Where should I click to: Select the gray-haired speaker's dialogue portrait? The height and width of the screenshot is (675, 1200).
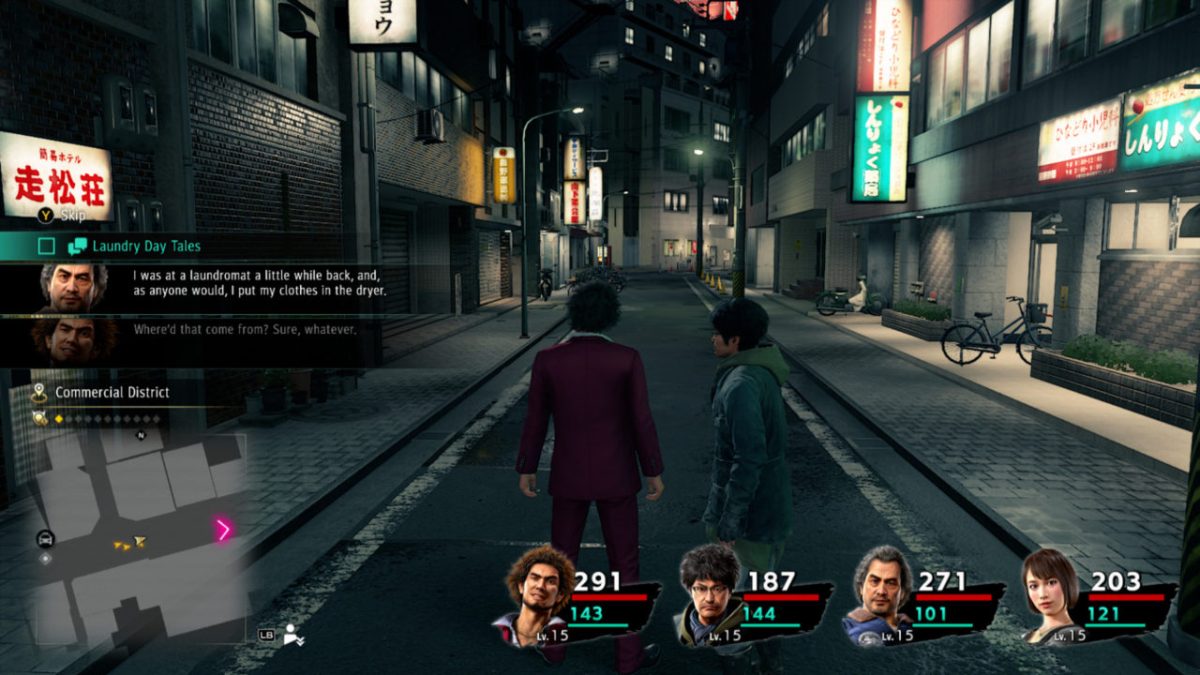point(73,287)
